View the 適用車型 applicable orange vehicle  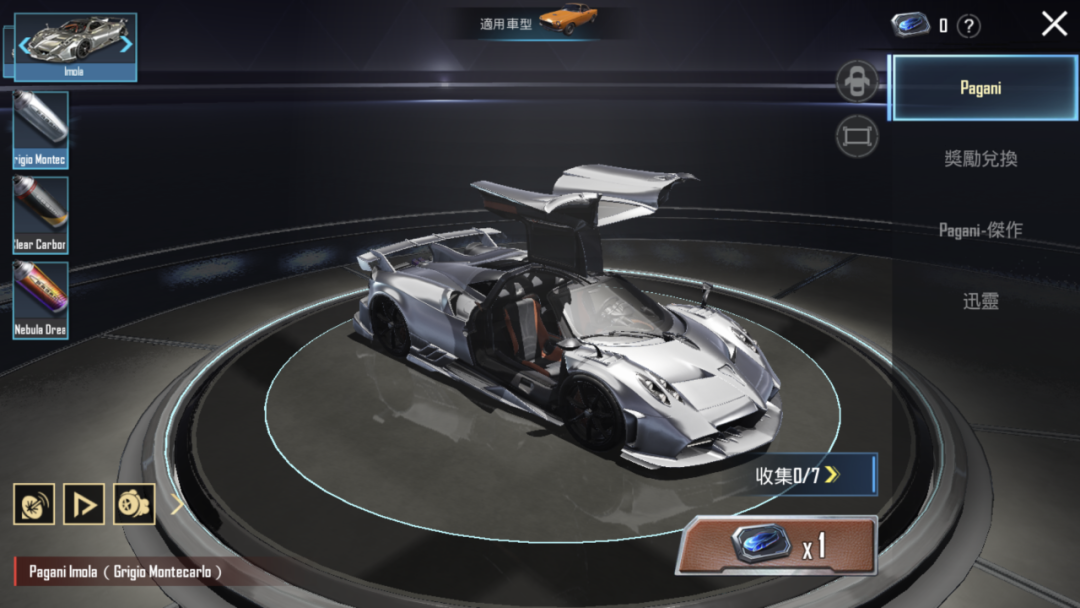(x=567, y=19)
